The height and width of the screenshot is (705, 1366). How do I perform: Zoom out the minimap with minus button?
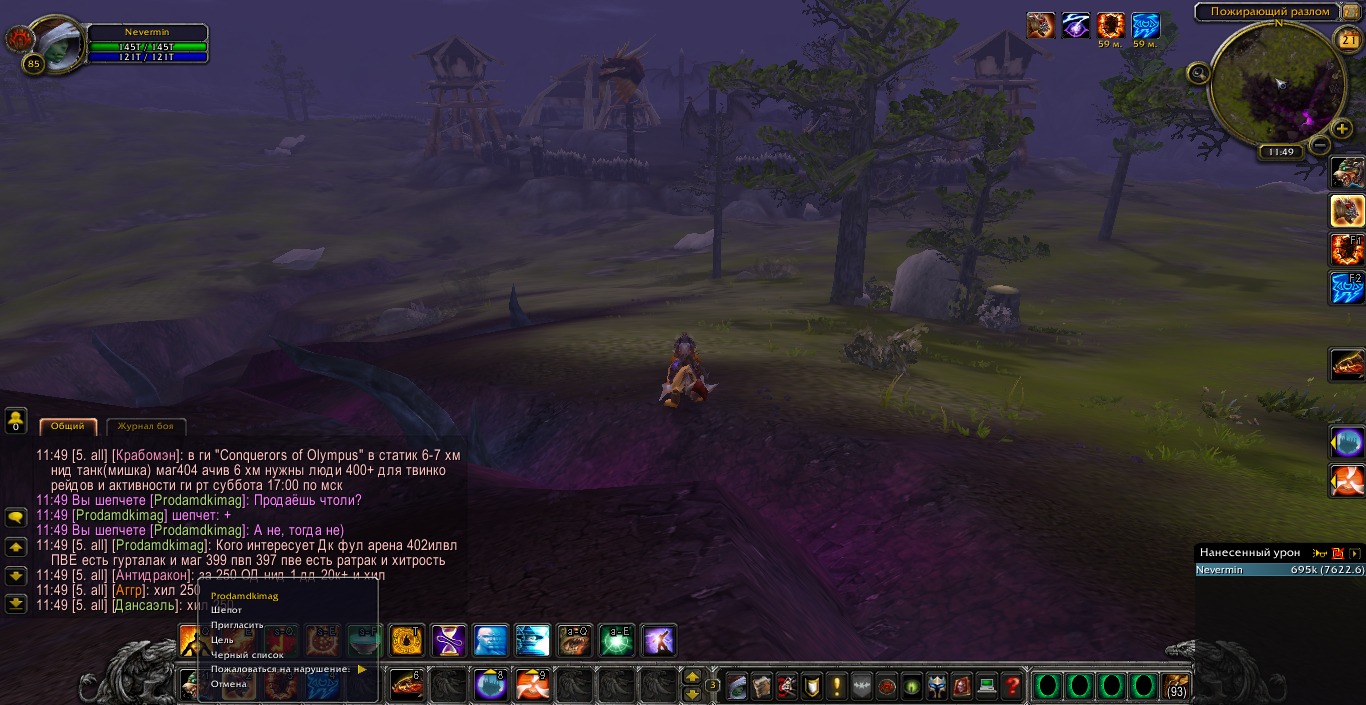point(1319,145)
